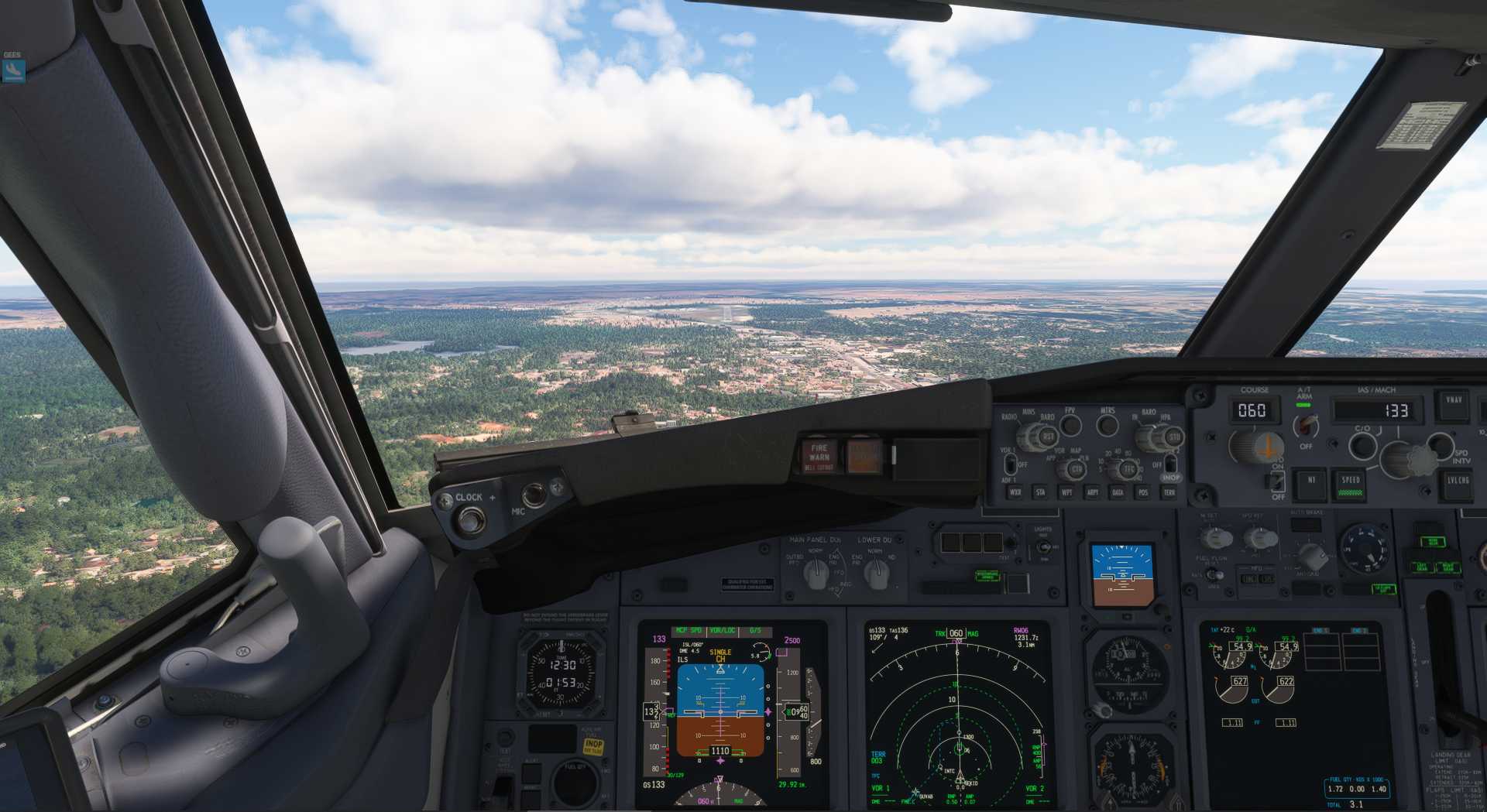The image size is (1487, 812).
Task: Flip the A/T ARM switch
Action: tap(1306, 425)
